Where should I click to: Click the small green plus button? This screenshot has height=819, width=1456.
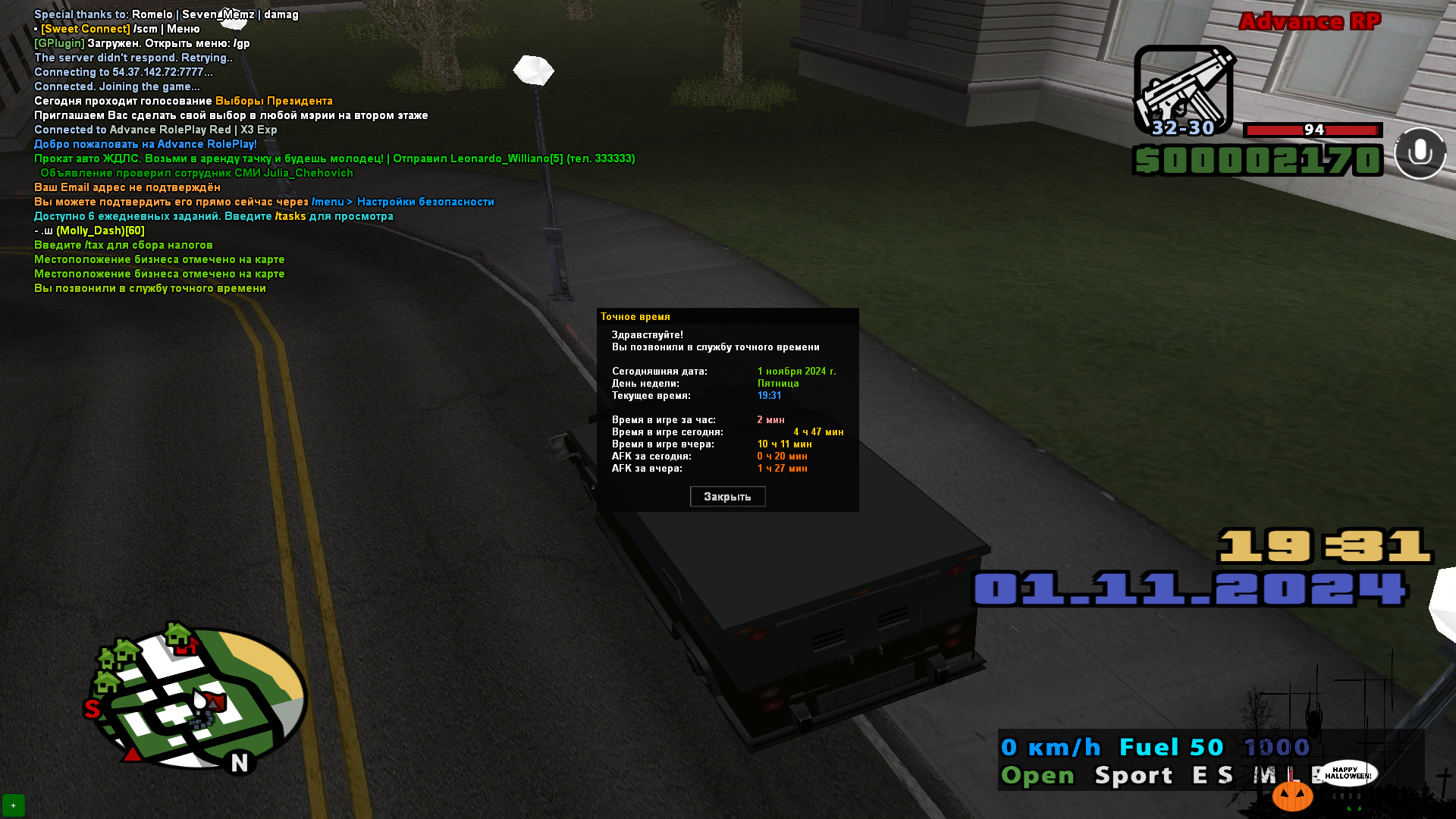(x=13, y=805)
